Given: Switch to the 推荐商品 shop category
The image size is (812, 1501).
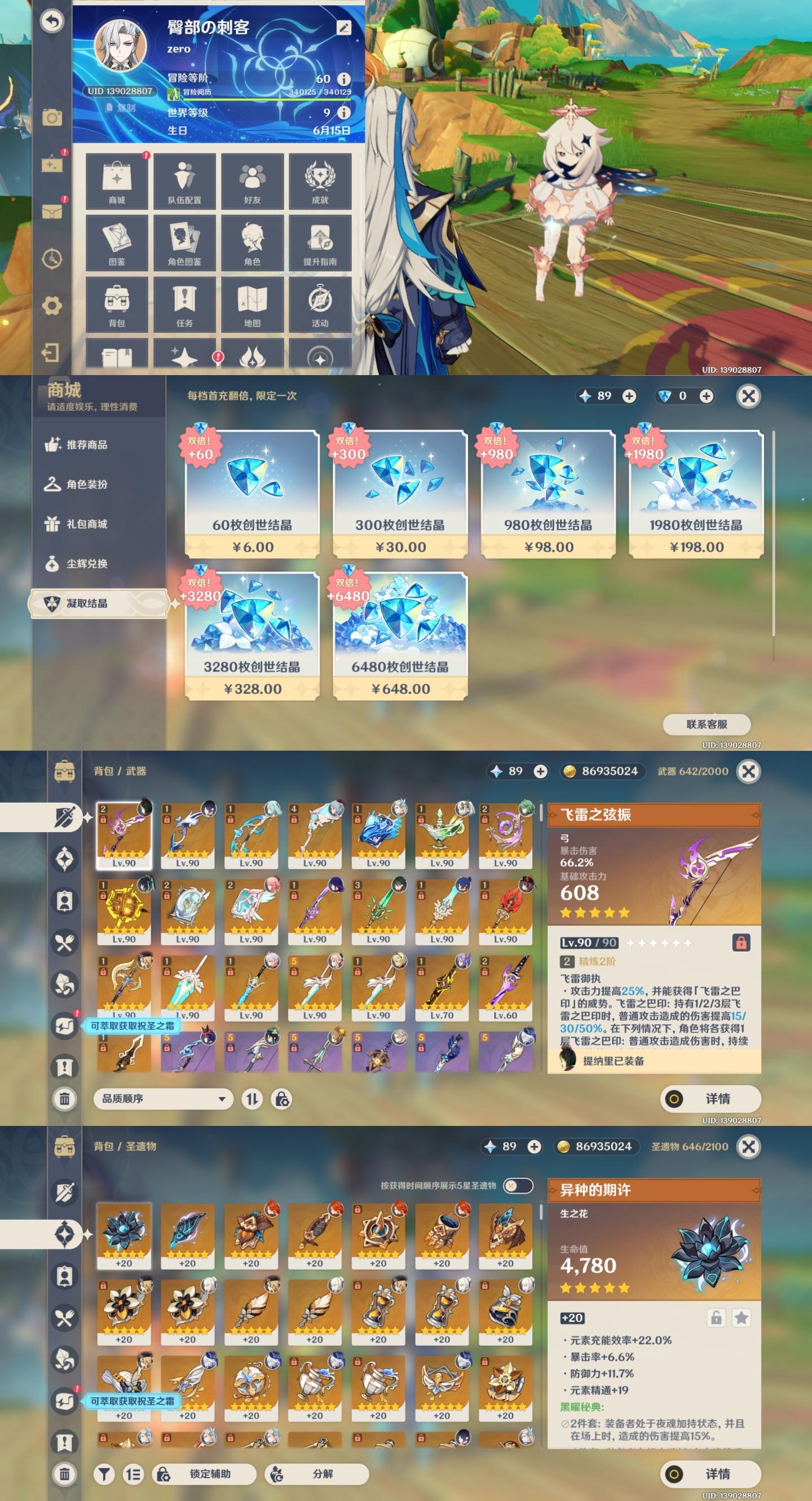Looking at the screenshot, I should coord(87,444).
